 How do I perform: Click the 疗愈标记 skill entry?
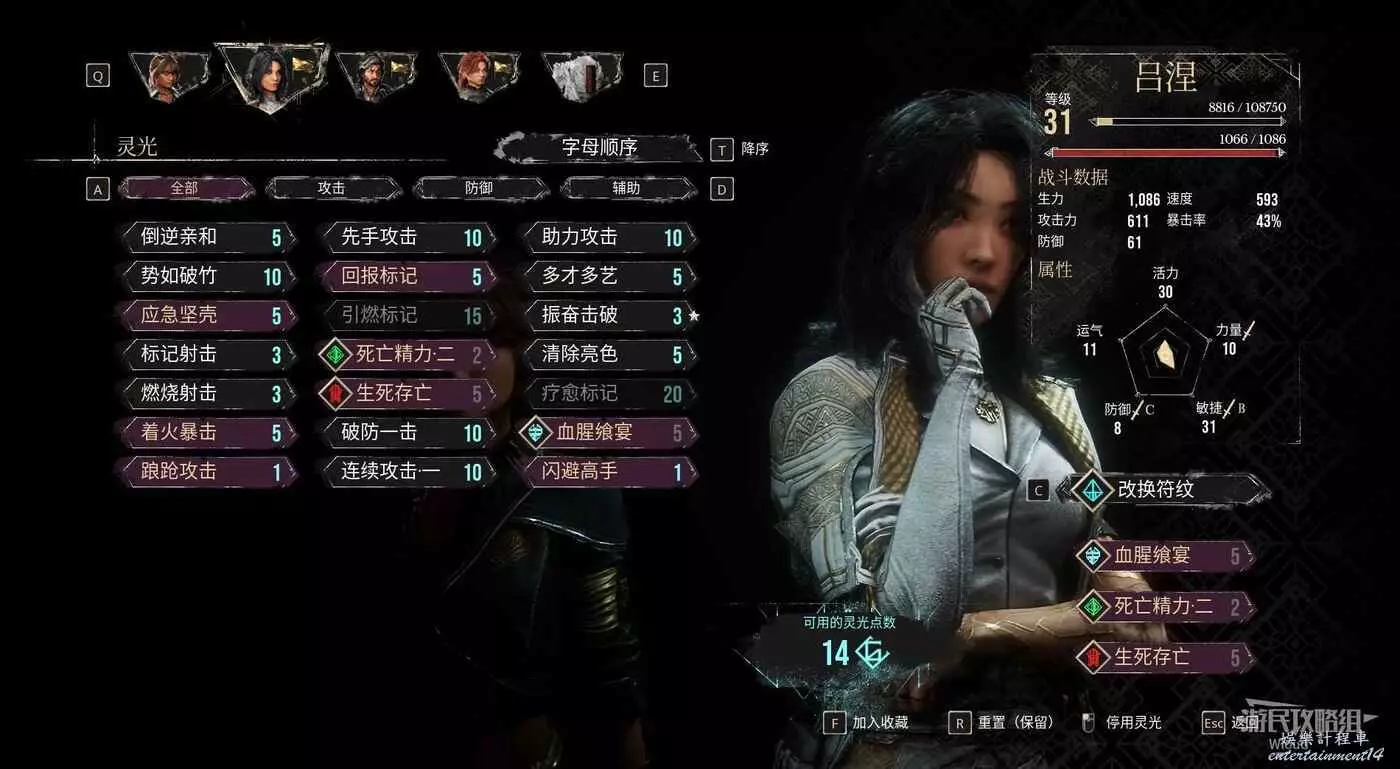pos(607,393)
